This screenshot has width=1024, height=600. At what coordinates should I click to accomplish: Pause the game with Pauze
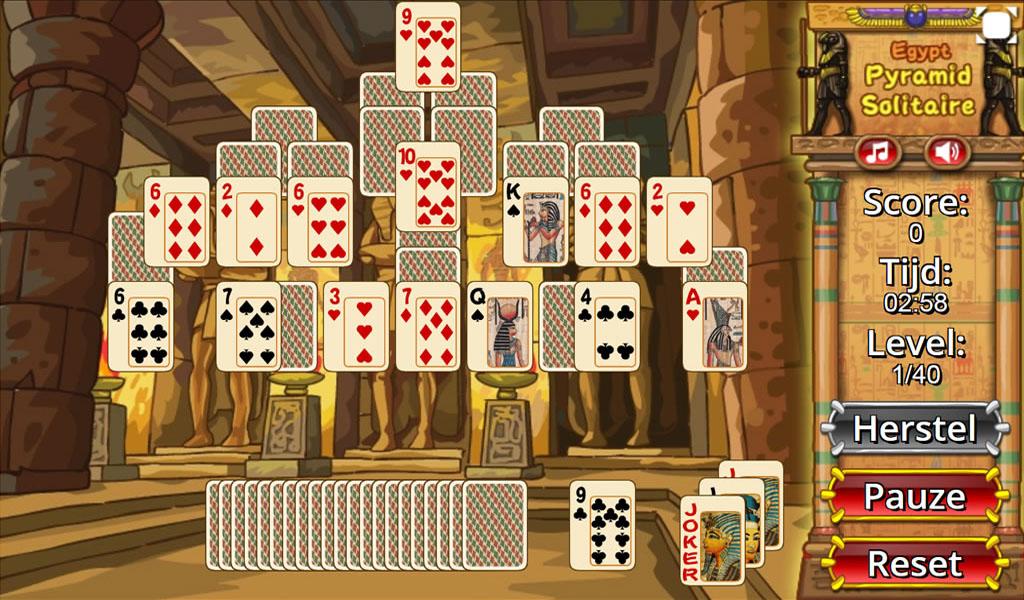[x=913, y=496]
